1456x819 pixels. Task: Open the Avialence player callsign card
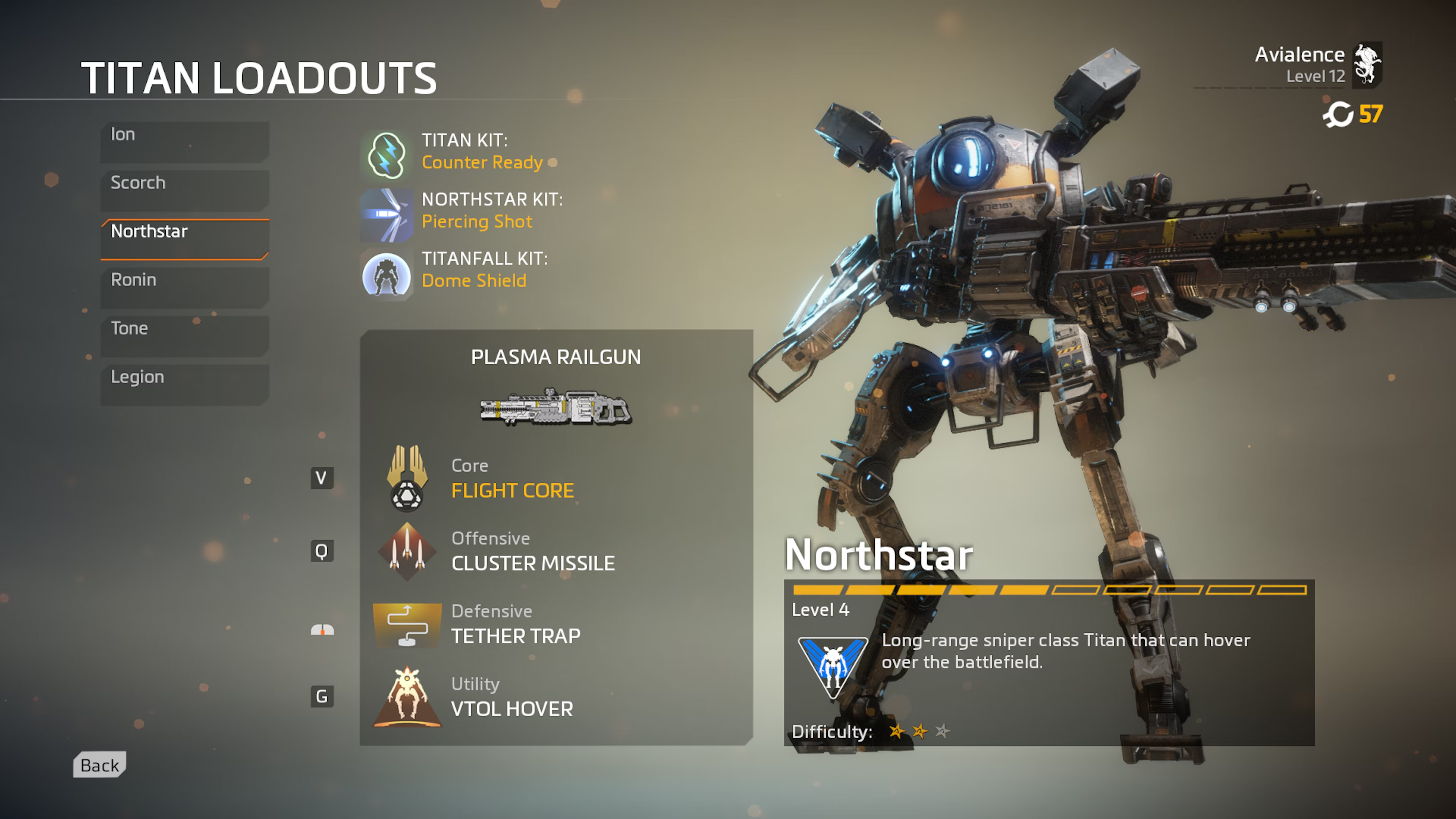pos(1317,64)
